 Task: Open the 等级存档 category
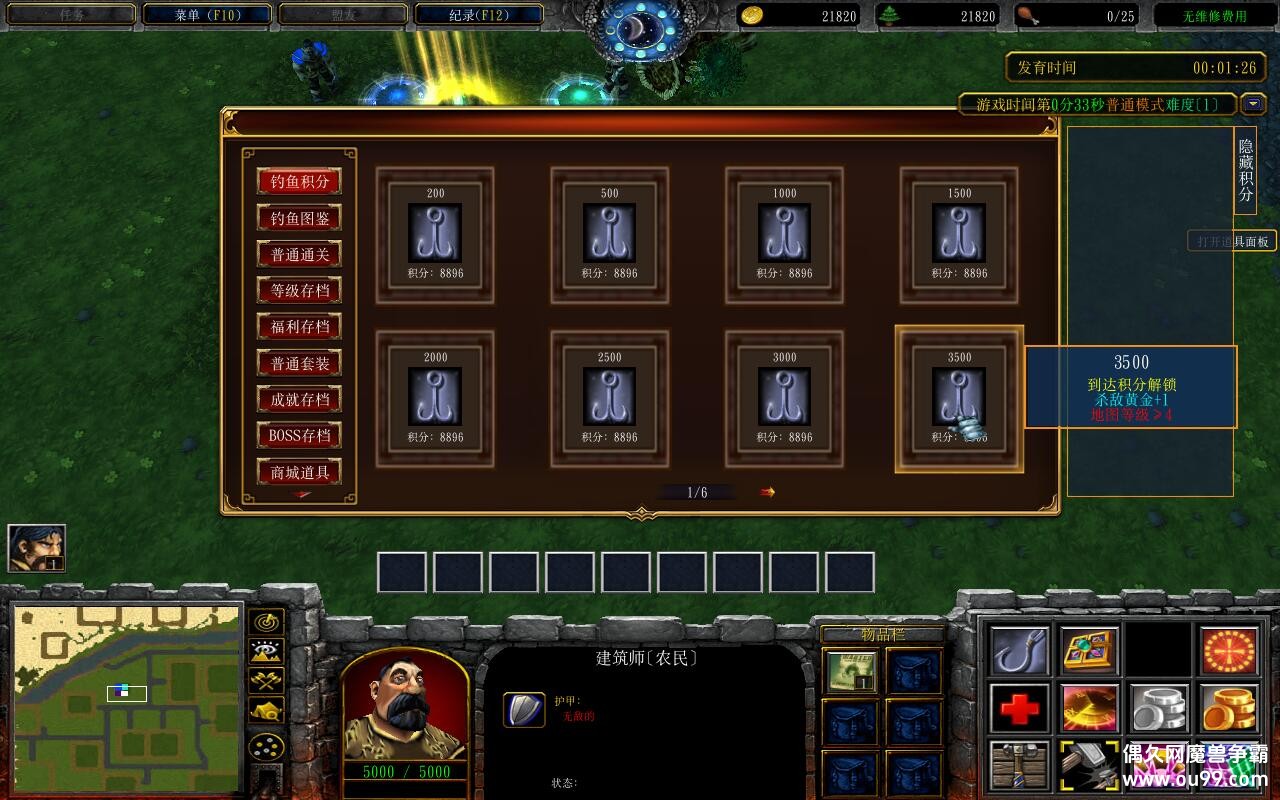tap(299, 291)
